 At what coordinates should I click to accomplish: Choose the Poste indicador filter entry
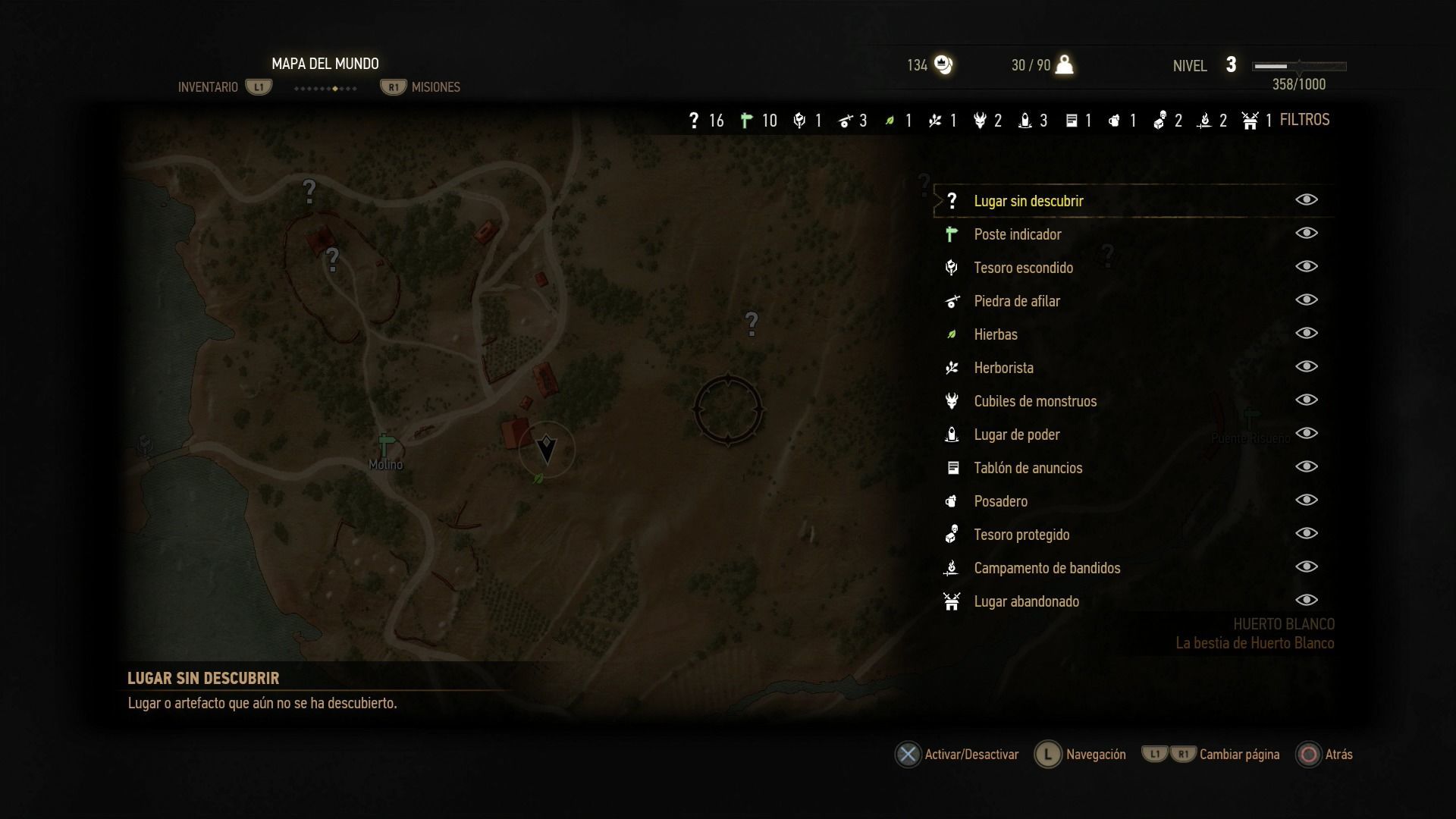pyautogui.click(x=1017, y=234)
